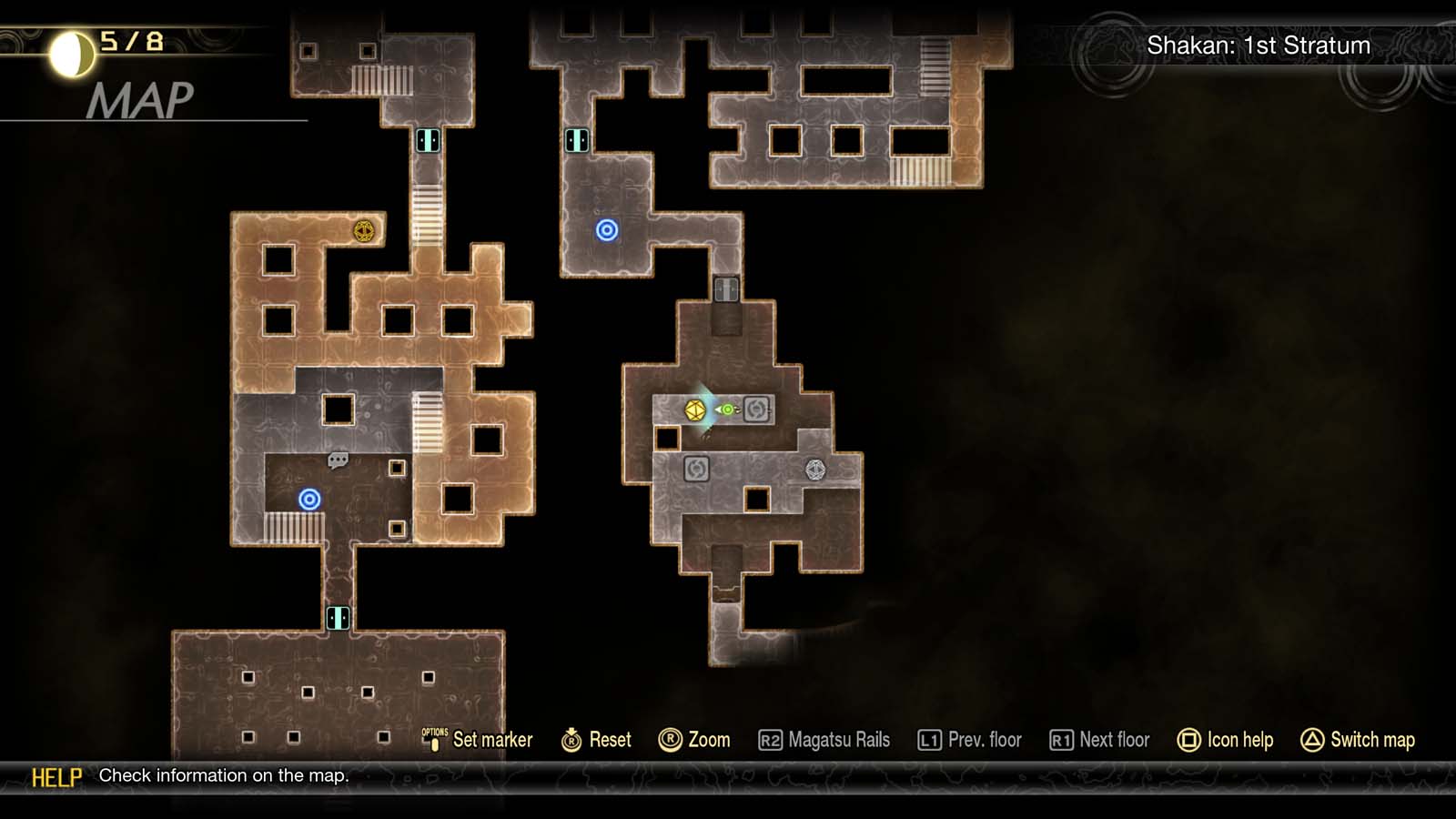This screenshot has height=819, width=1456.
Task: Select the blue target marker near the top-middle corridor
Action: [x=607, y=230]
